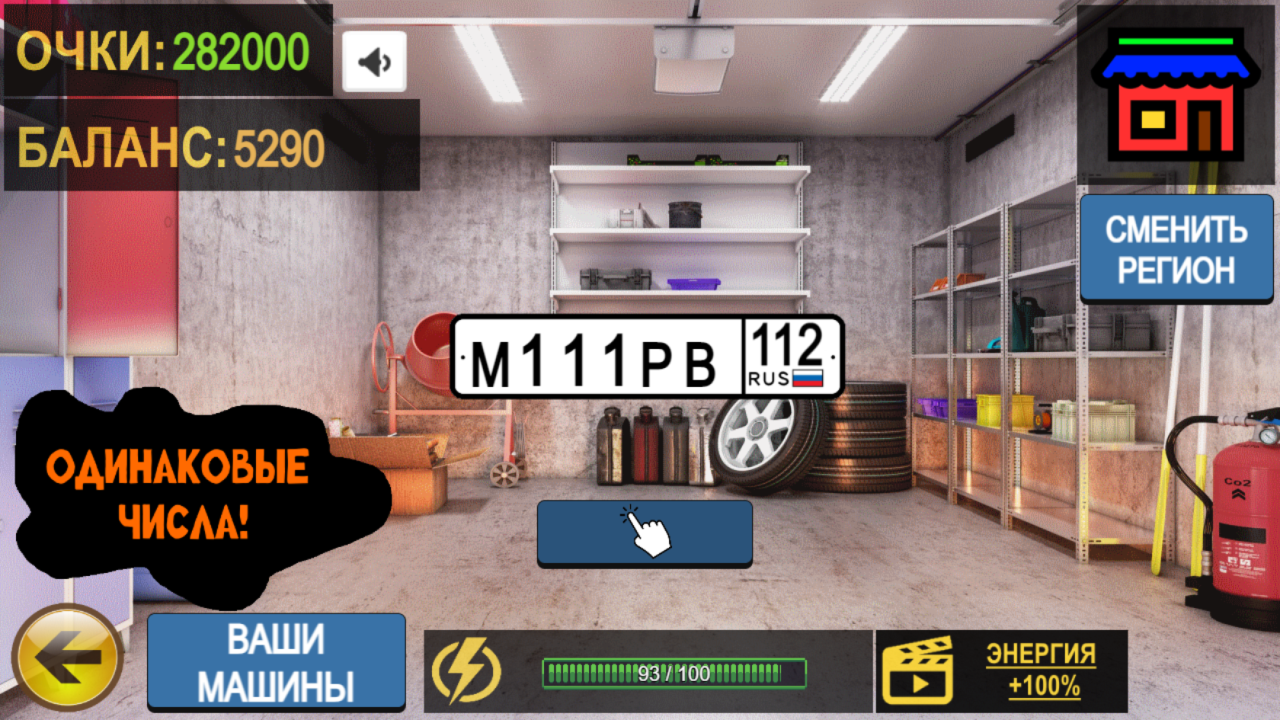Toggle sound off using the white audio button
This screenshot has height=720, width=1280.
tap(373, 59)
